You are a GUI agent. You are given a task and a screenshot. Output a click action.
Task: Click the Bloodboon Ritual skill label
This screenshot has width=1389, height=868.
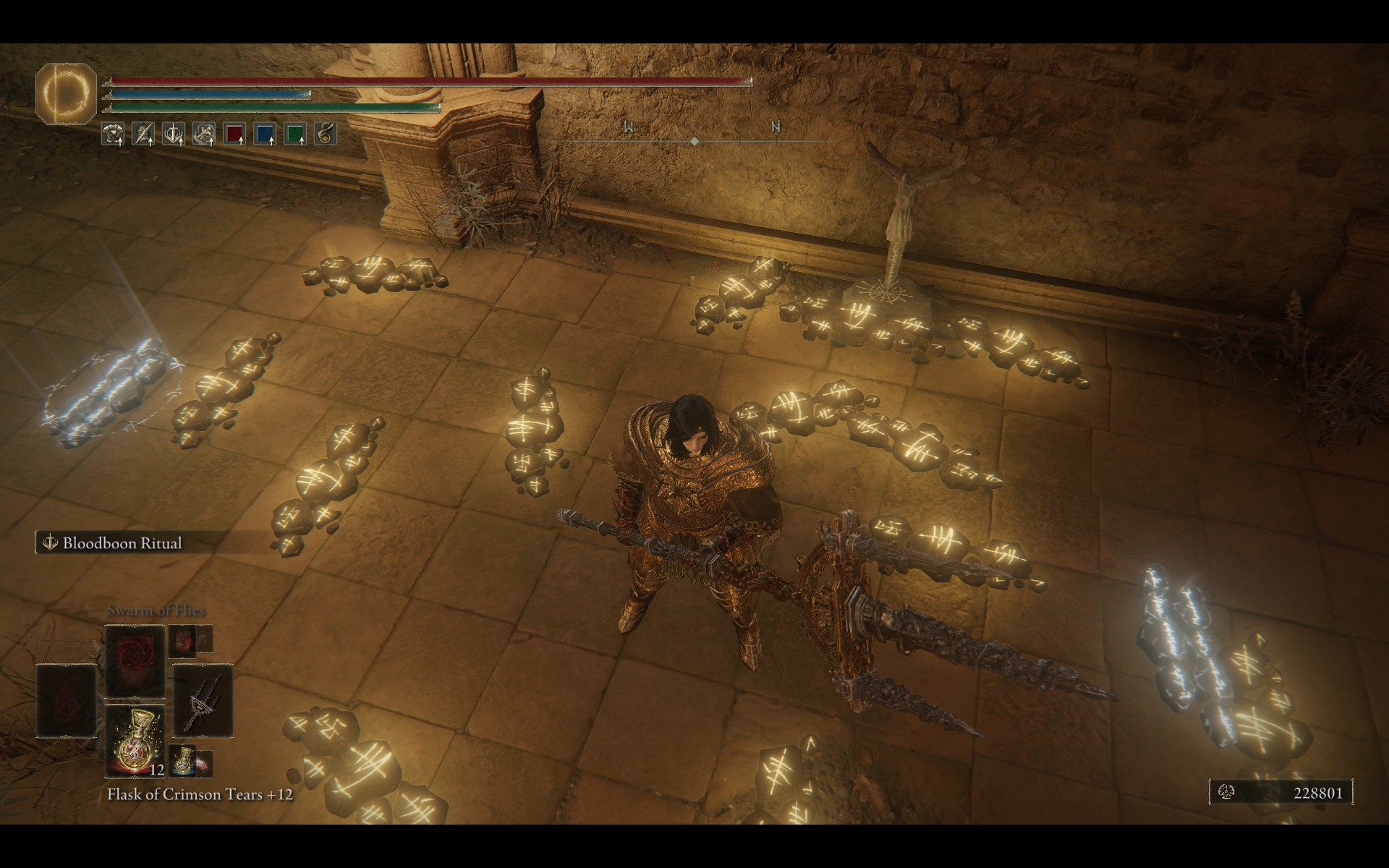click(x=122, y=543)
